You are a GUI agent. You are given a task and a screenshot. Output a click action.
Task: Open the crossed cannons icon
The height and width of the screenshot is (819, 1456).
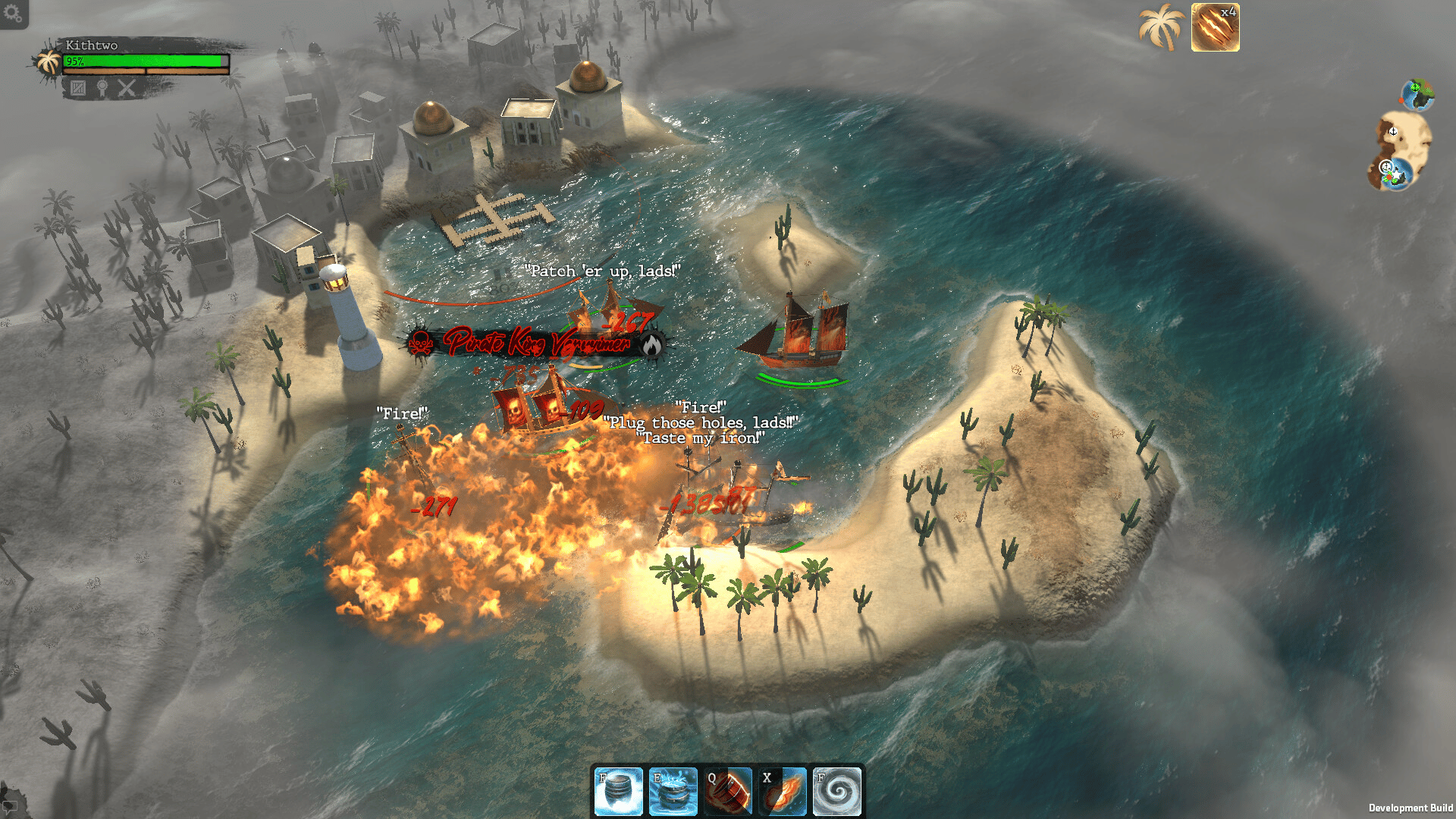(127, 88)
